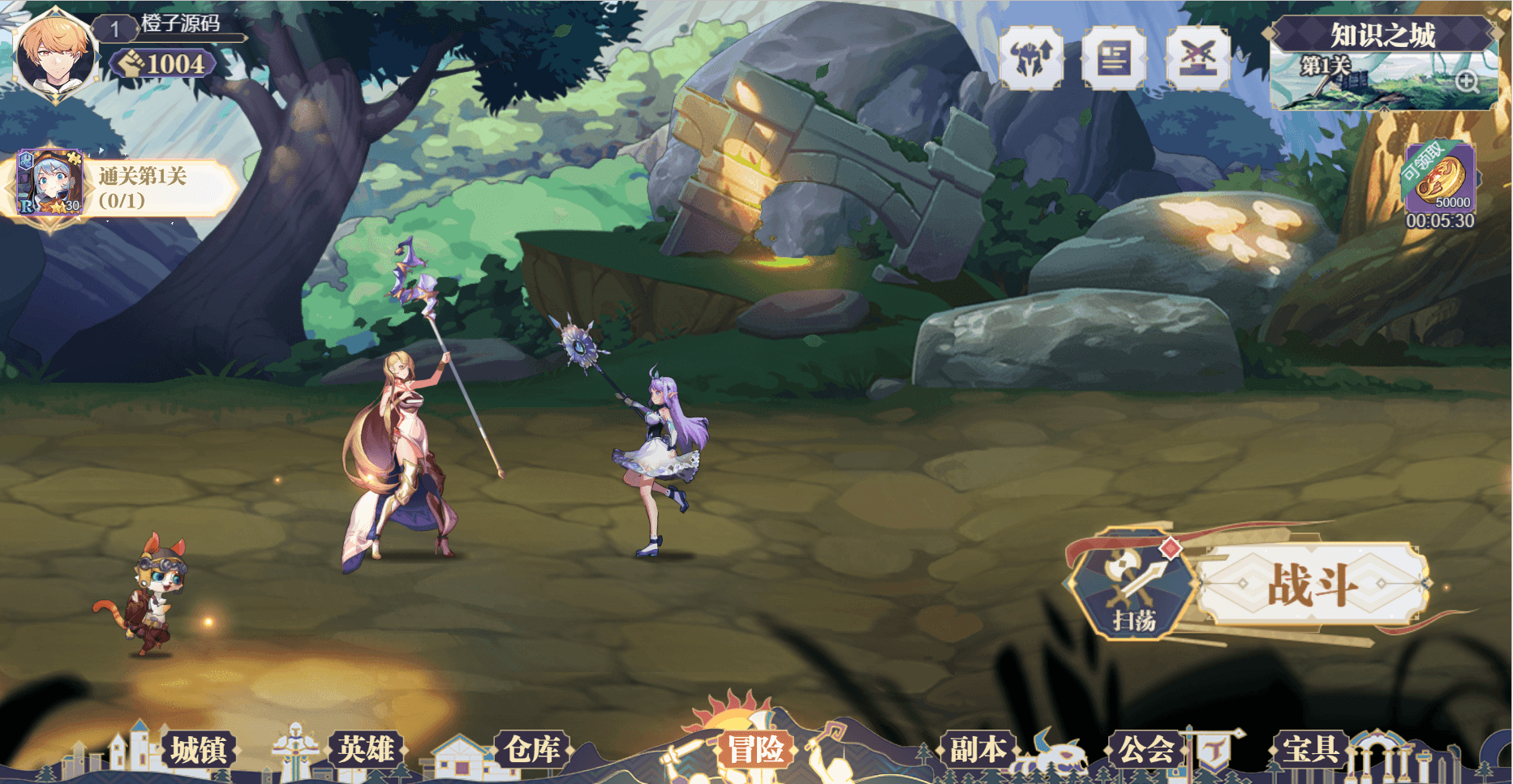This screenshot has height=784, width=1513.
Task: Open the 仓库 warehouse tab
Action: pos(532,750)
